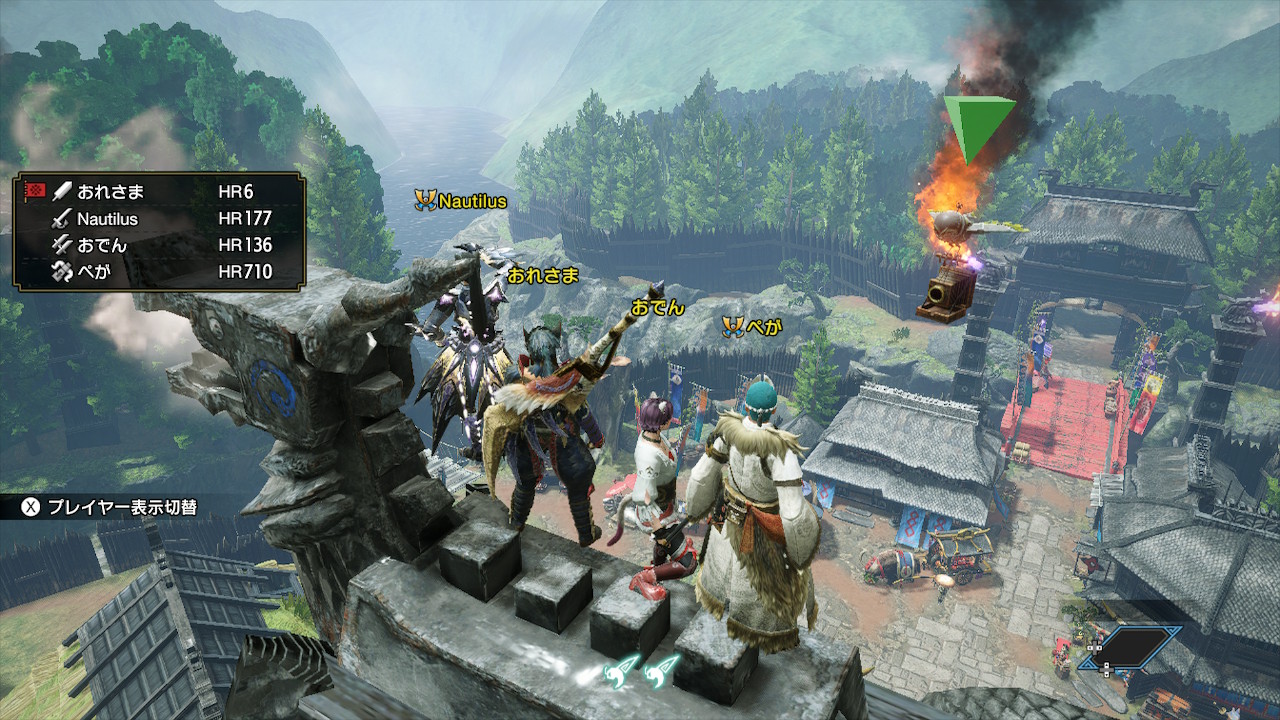Click the おれさま name tag above the hunter

pyautogui.click(x=543, y=276)
